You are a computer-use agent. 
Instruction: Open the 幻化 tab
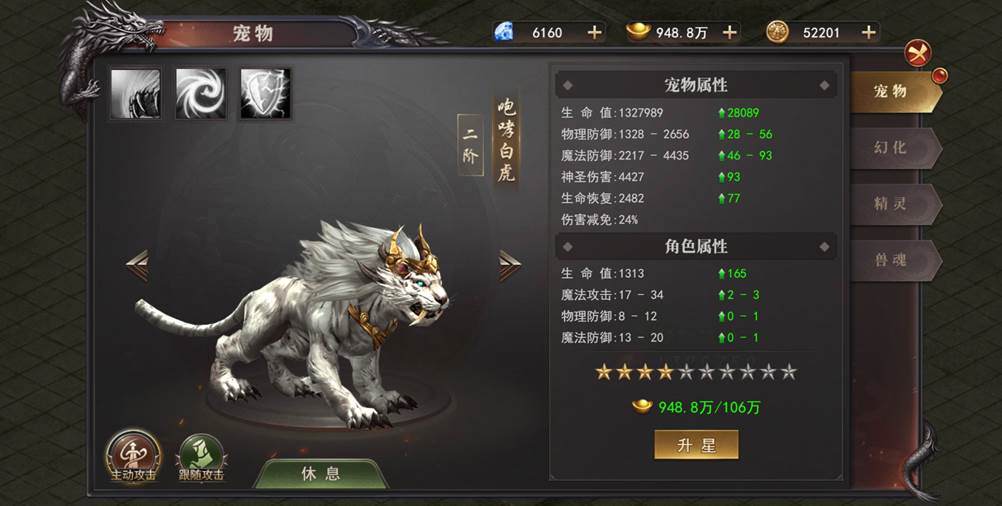click(893, 147)
